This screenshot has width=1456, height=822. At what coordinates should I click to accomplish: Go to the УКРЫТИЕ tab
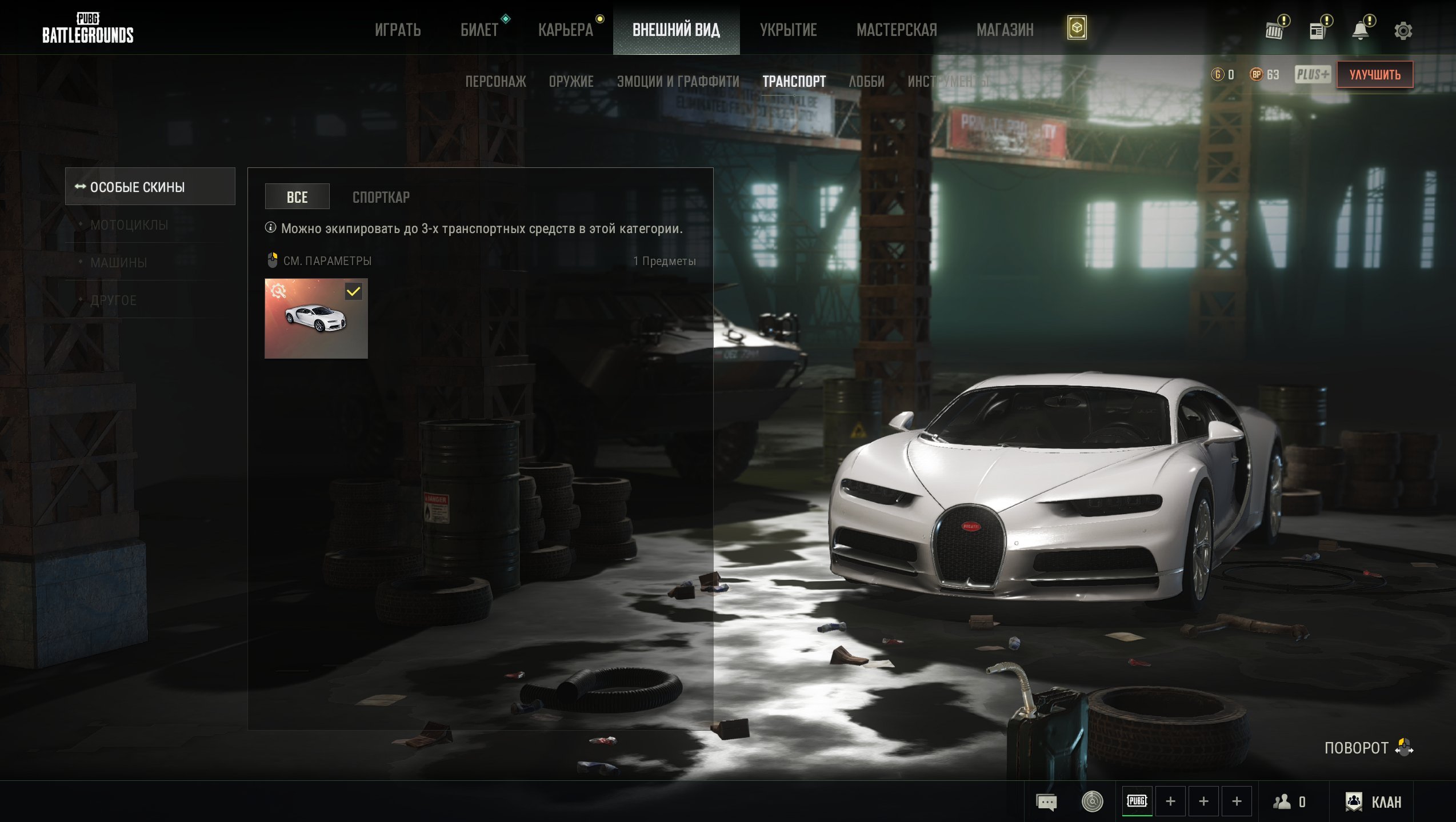pyautogui.click(x=788, y=30)
